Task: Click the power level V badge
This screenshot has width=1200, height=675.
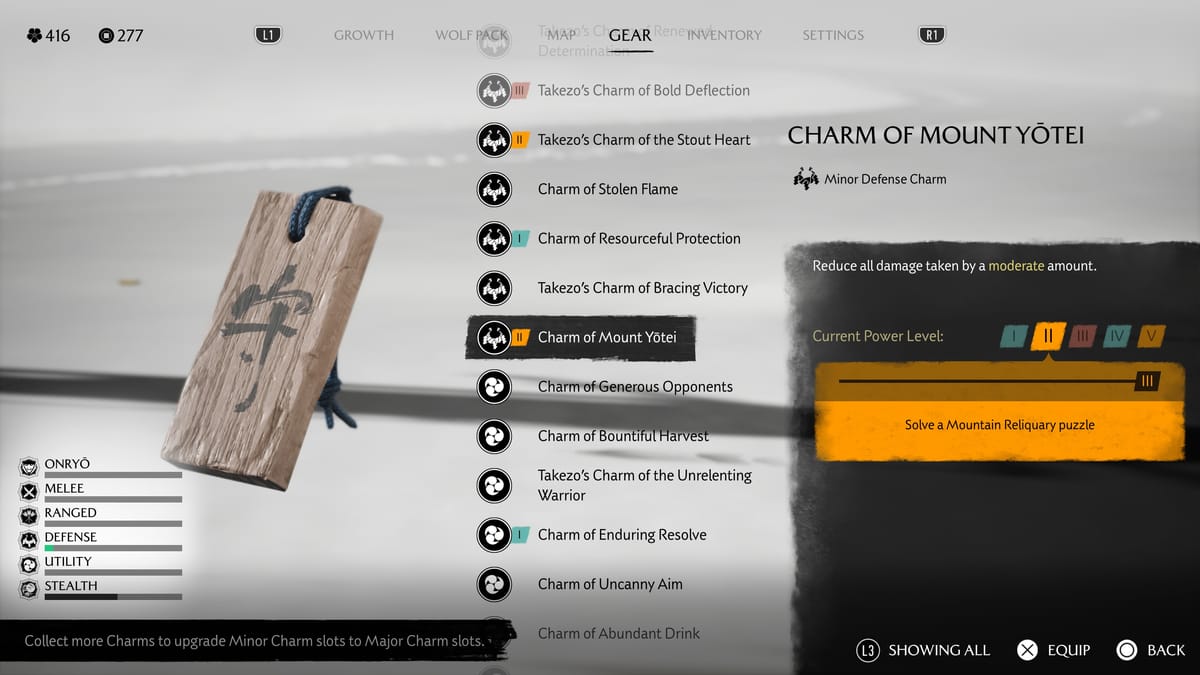Action: [x=1150, y=336]
